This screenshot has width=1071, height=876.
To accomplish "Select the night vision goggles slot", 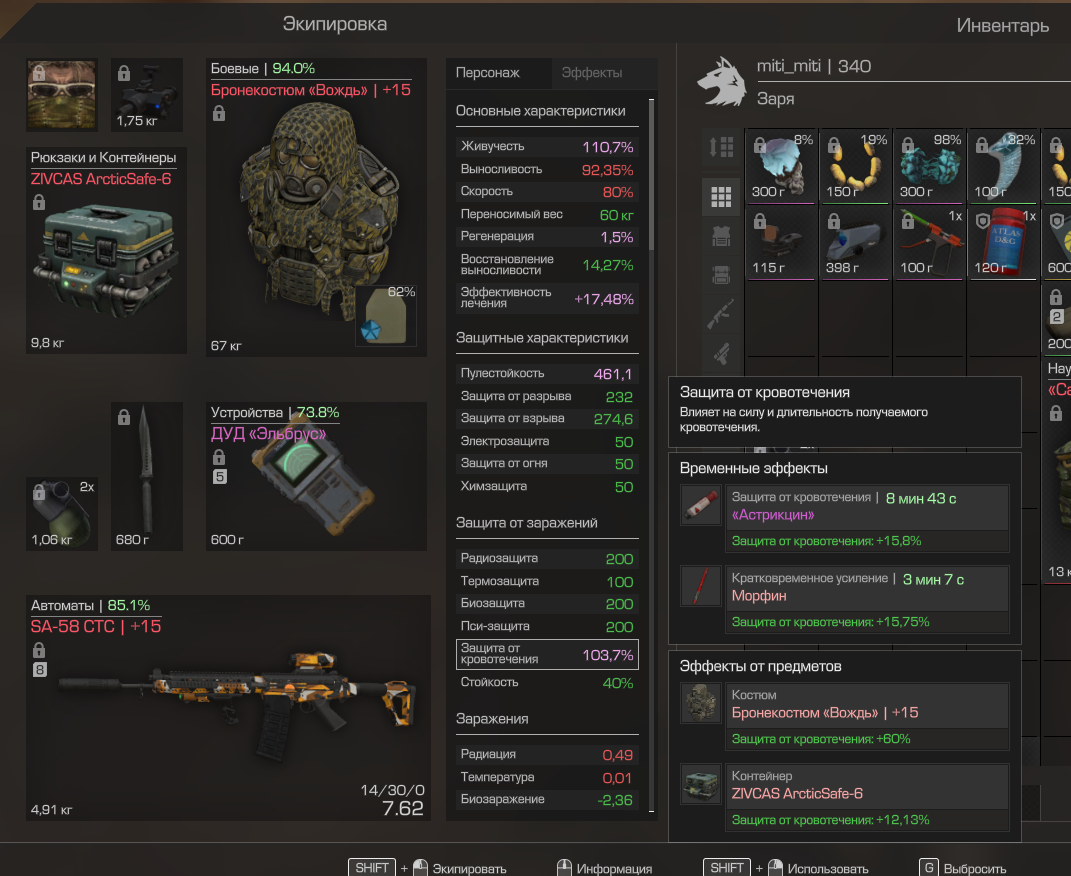I will [146, 94].
